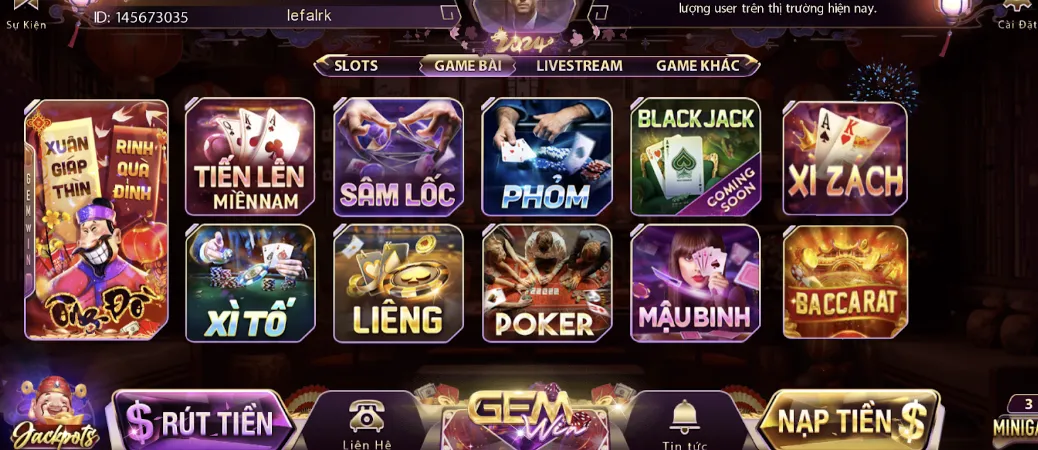Launch the Sâm Lốc card game
Viewport: 1038px width, 450px height.
pyautogui.click(x=398, y=157)
